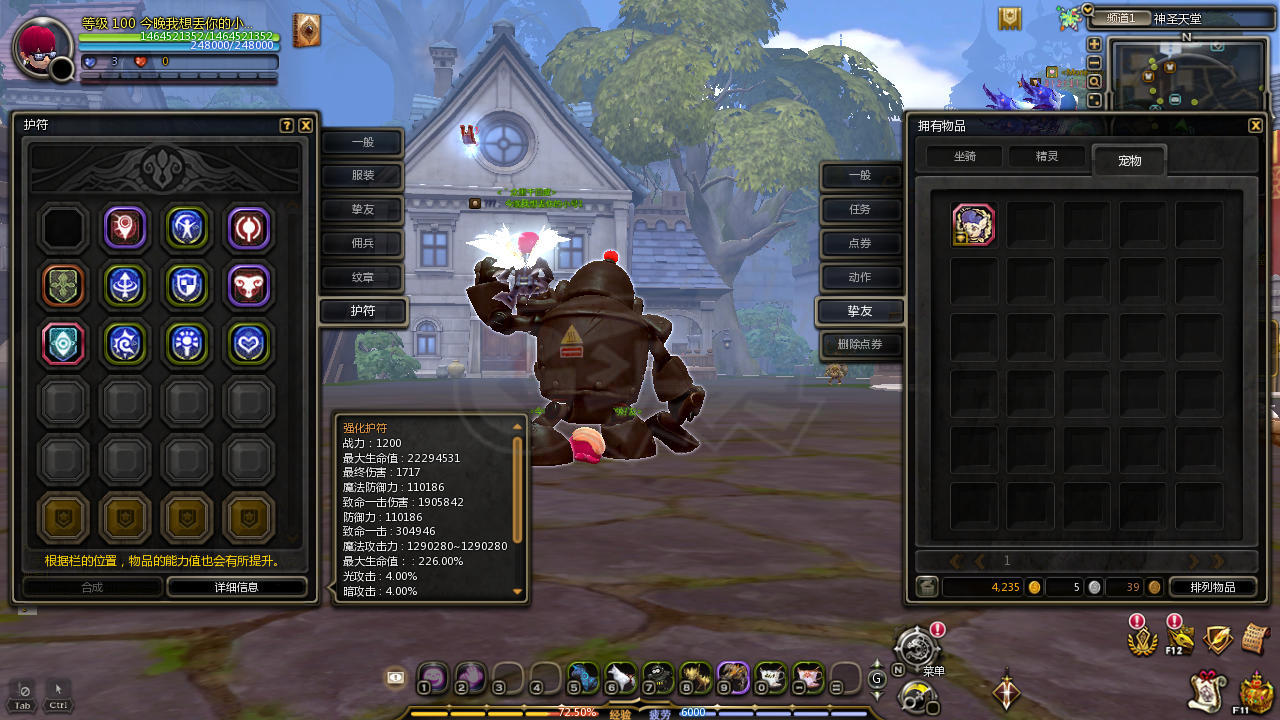Click the 排列物品 sort items button

pos(1208,587)
